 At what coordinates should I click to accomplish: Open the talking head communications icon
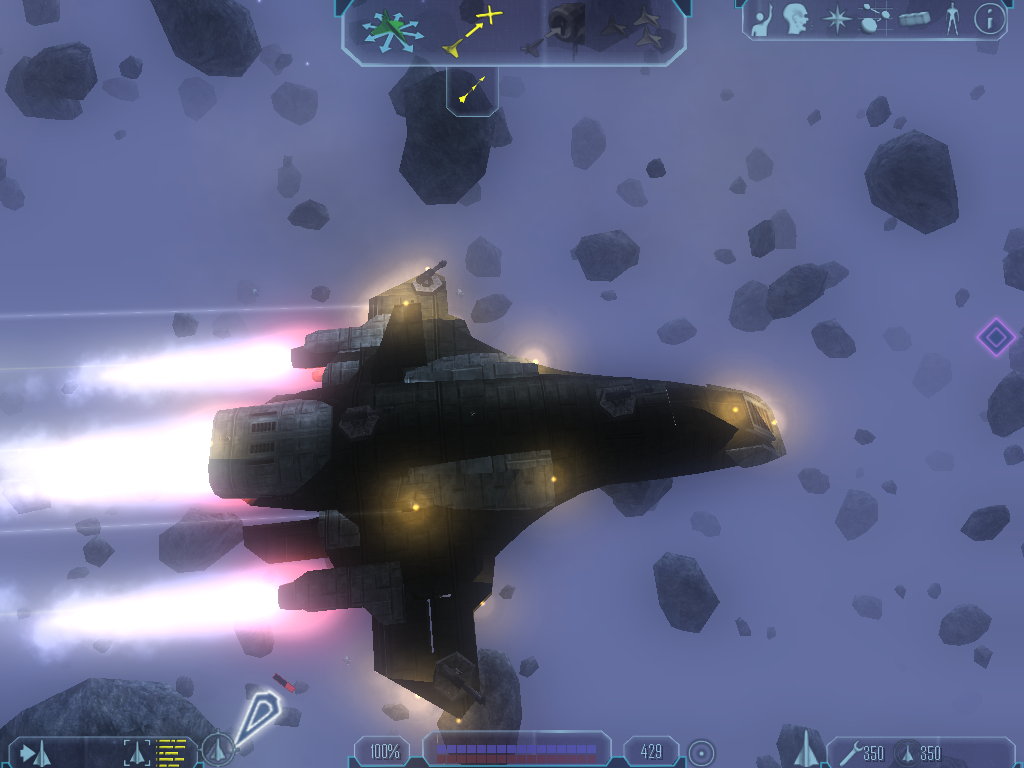click(x=796, y=18)
